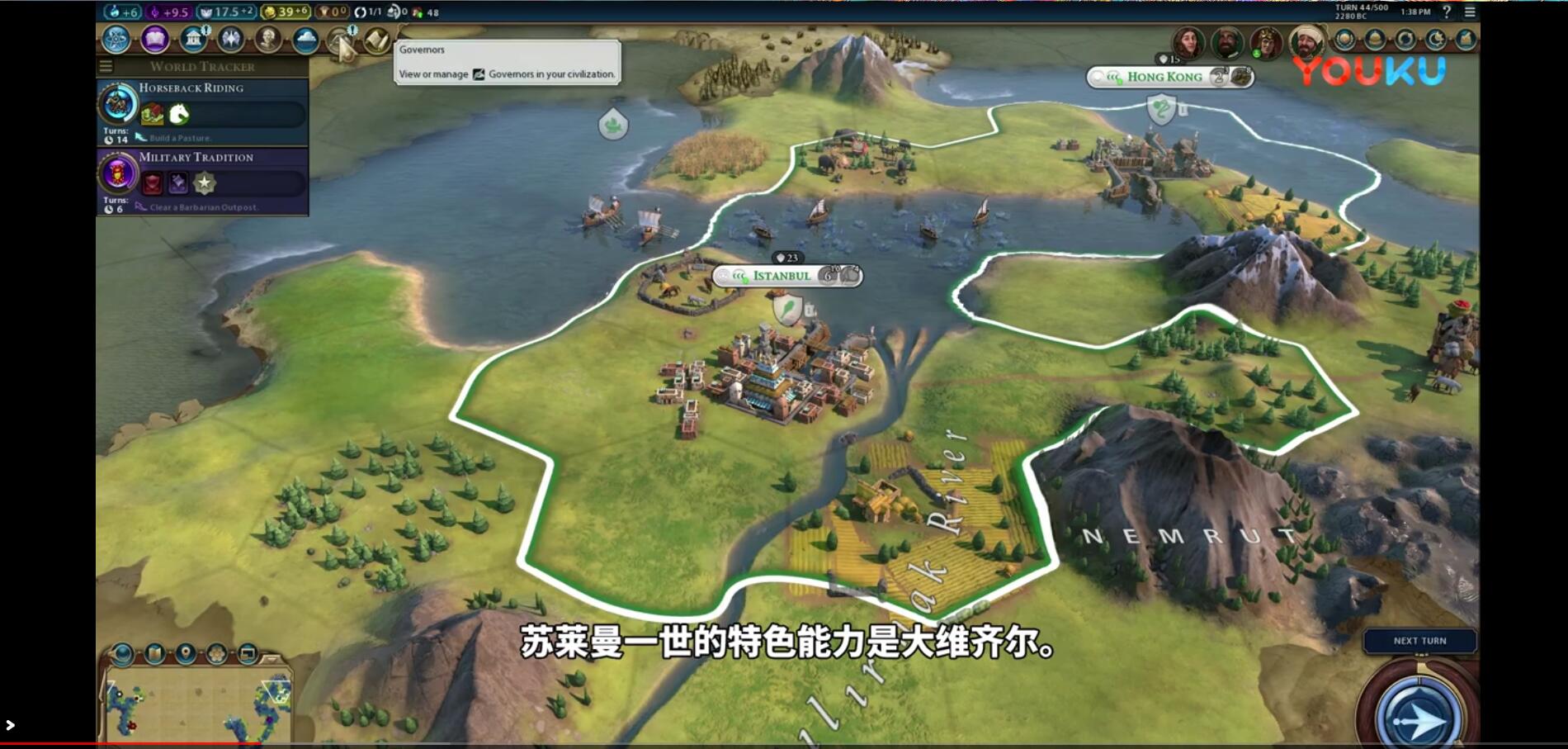Screen dimensions: 1568x749
Task: Open the Great People bust icon
Action: tap(267, 39)
